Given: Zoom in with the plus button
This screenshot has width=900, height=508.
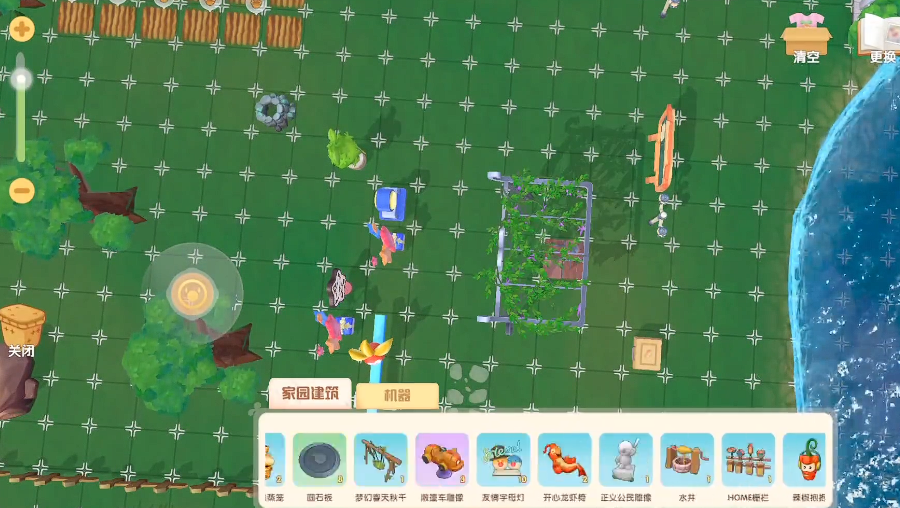Looking at the screenshot, I should 21,30.
